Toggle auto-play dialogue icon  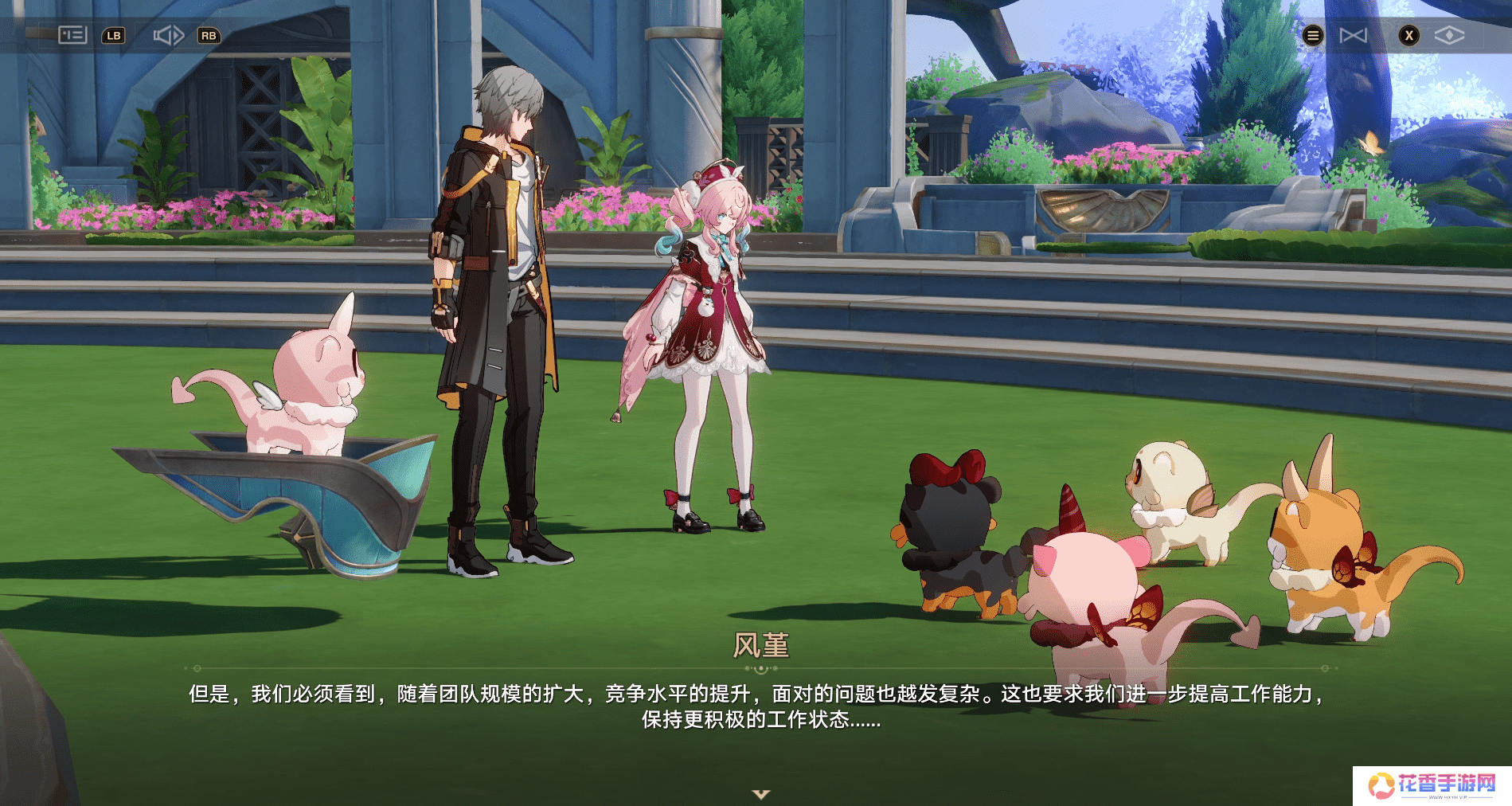click(x=169, y=35)
